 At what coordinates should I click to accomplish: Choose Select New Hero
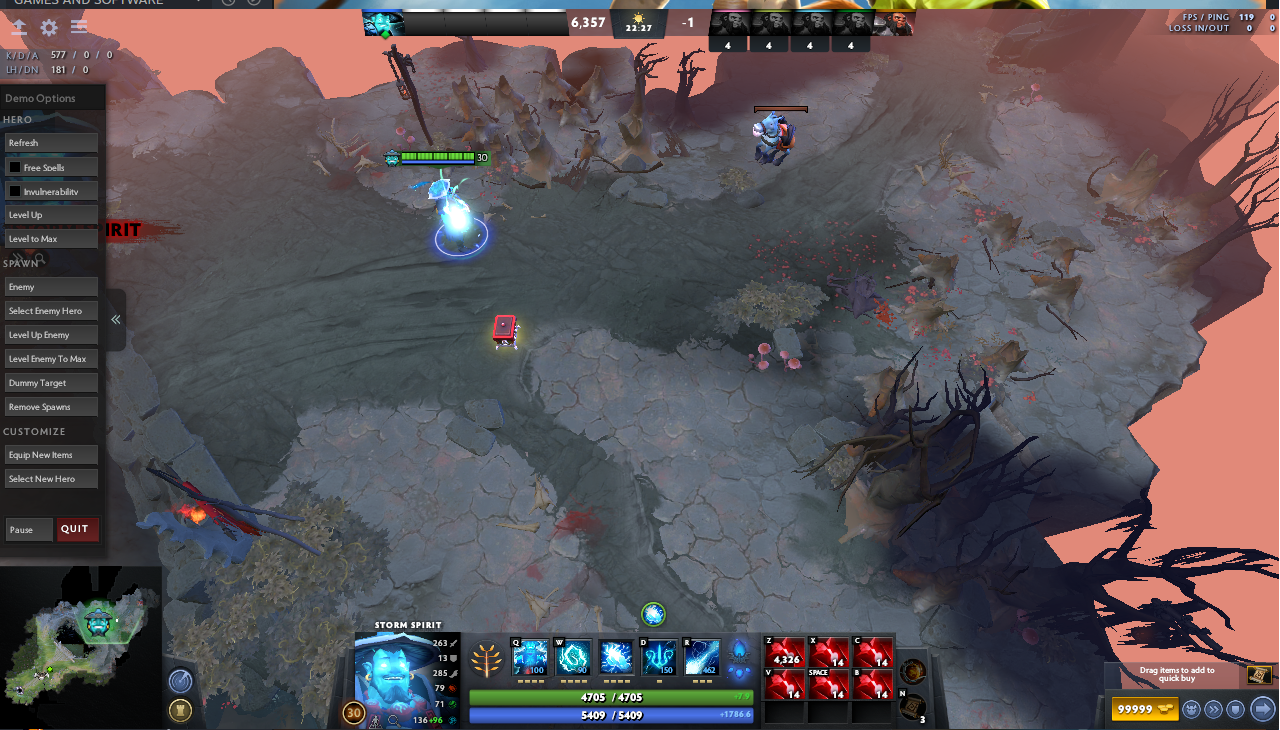51,479
